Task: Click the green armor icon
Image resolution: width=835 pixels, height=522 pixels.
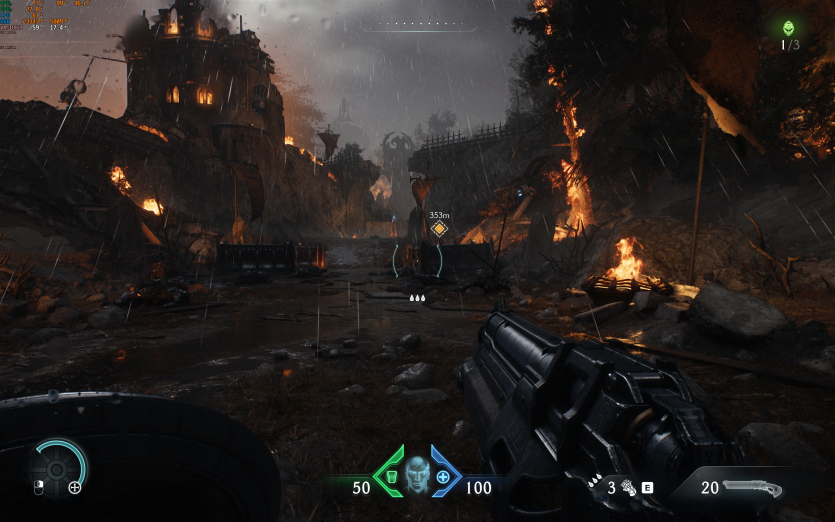Action: click(x=389, y=474)
